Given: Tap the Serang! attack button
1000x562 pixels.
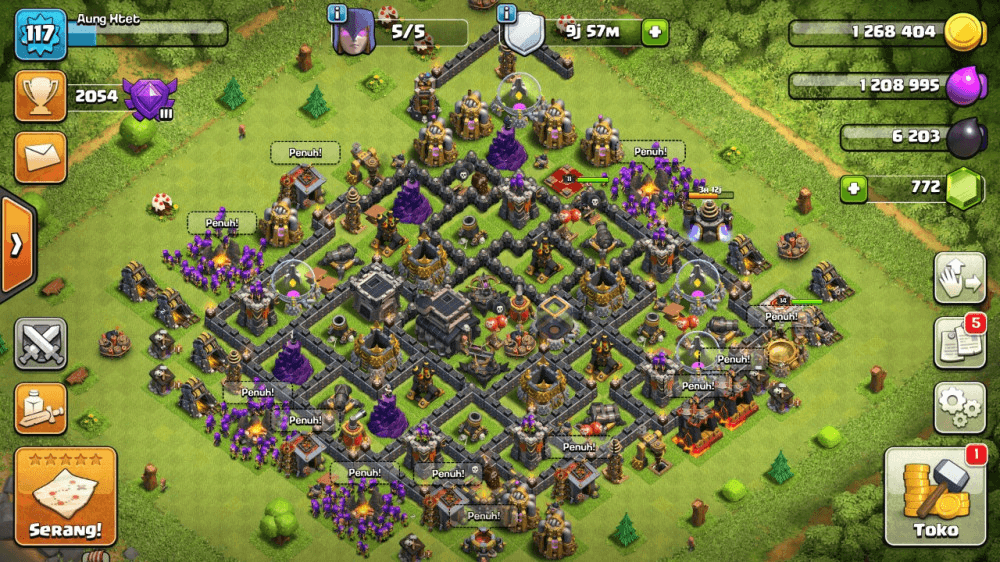Looking at the screenshot, I should click(66, 497).
